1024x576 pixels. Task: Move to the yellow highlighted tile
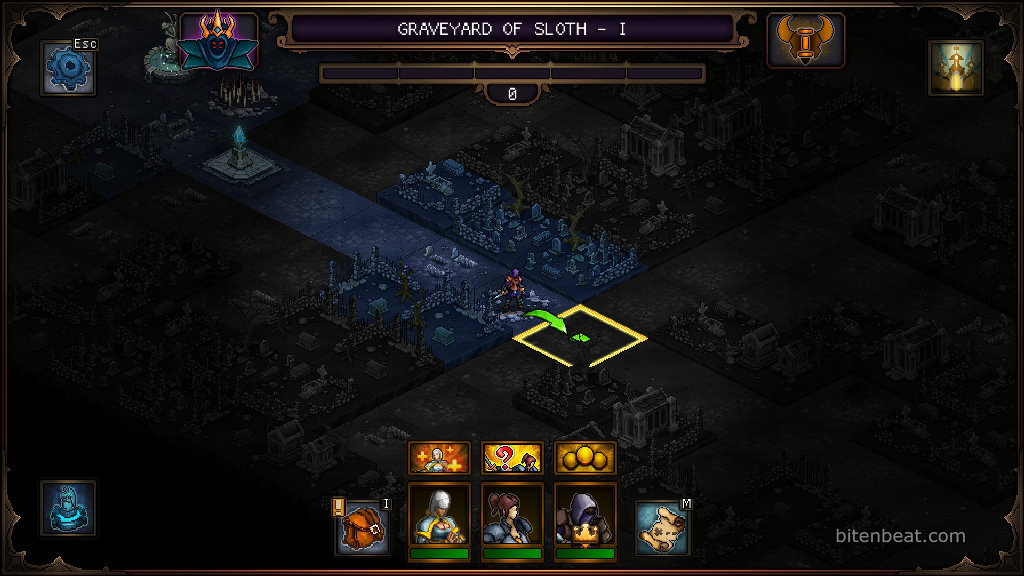pyautogui.click(x=580, y=337)
